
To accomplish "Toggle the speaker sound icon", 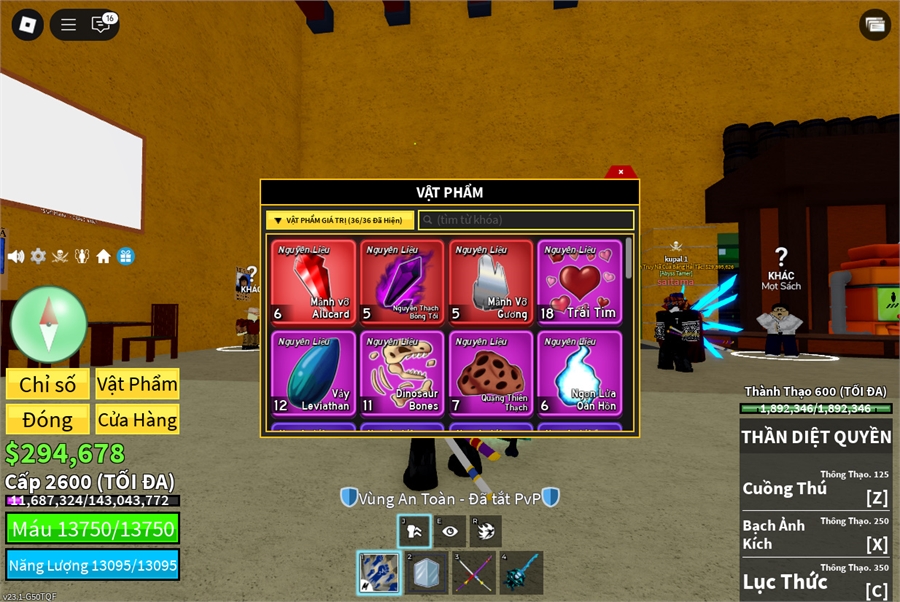I will point(16,256).
